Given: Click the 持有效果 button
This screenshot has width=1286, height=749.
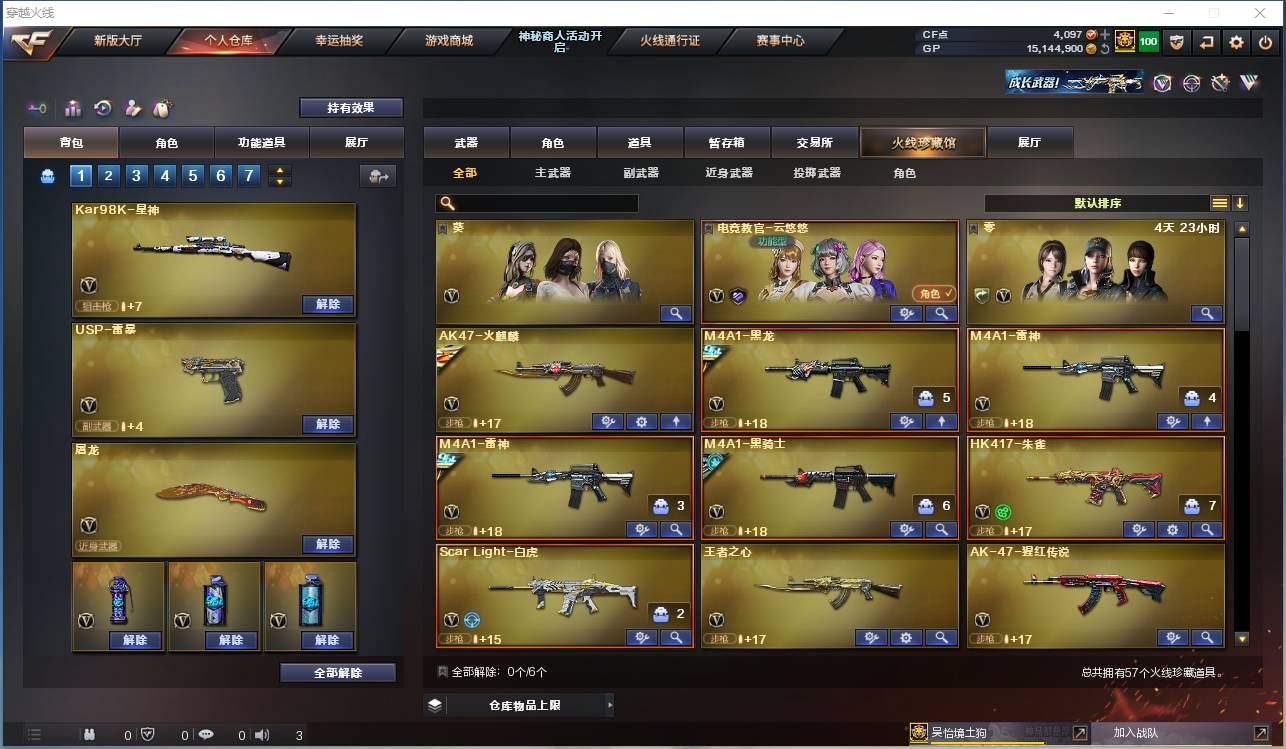Looking at the screenshot, I should (350, 107).
